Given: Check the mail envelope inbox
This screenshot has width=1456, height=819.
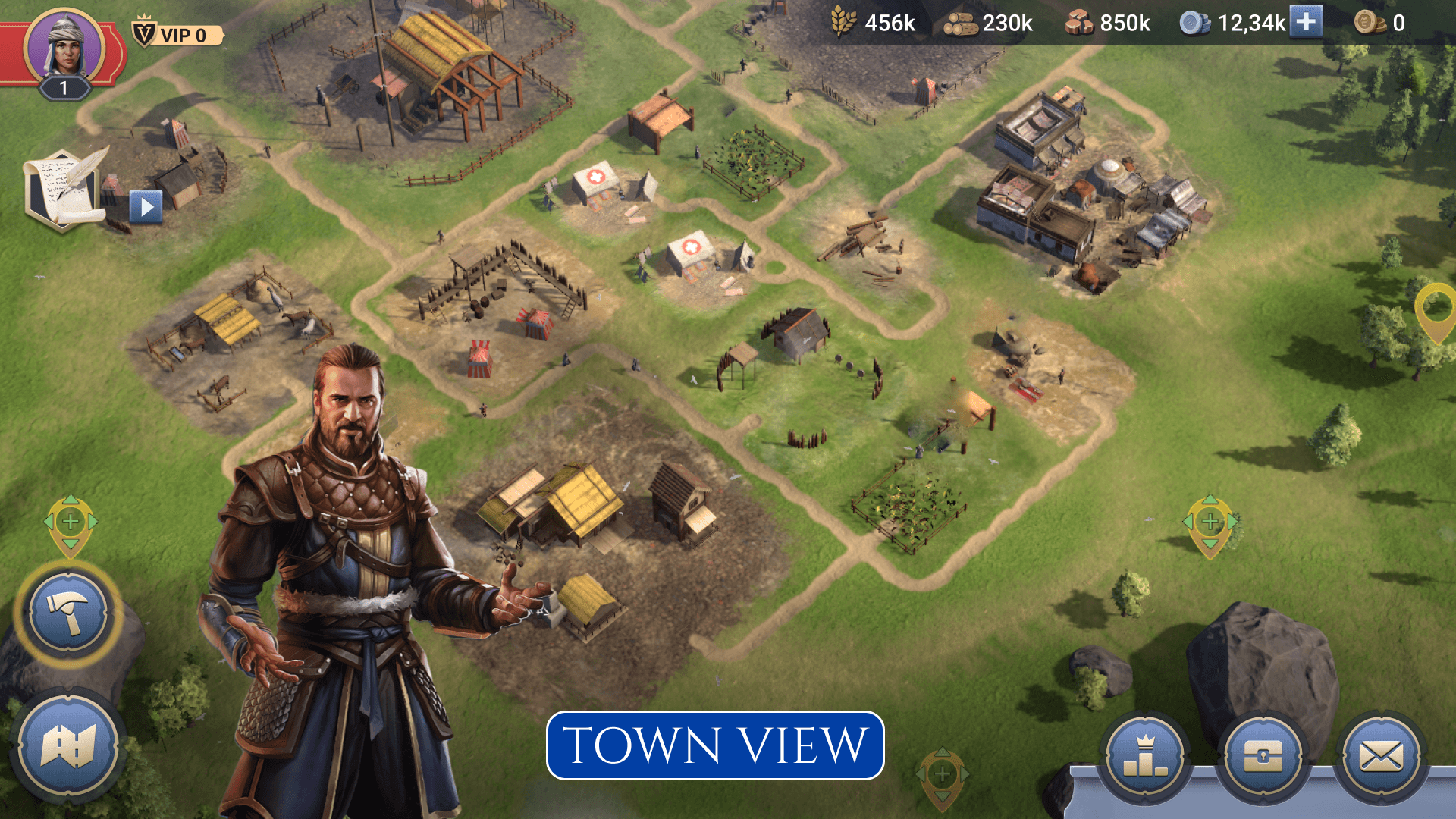Looking at the screenshot, I should [1379, 757].
